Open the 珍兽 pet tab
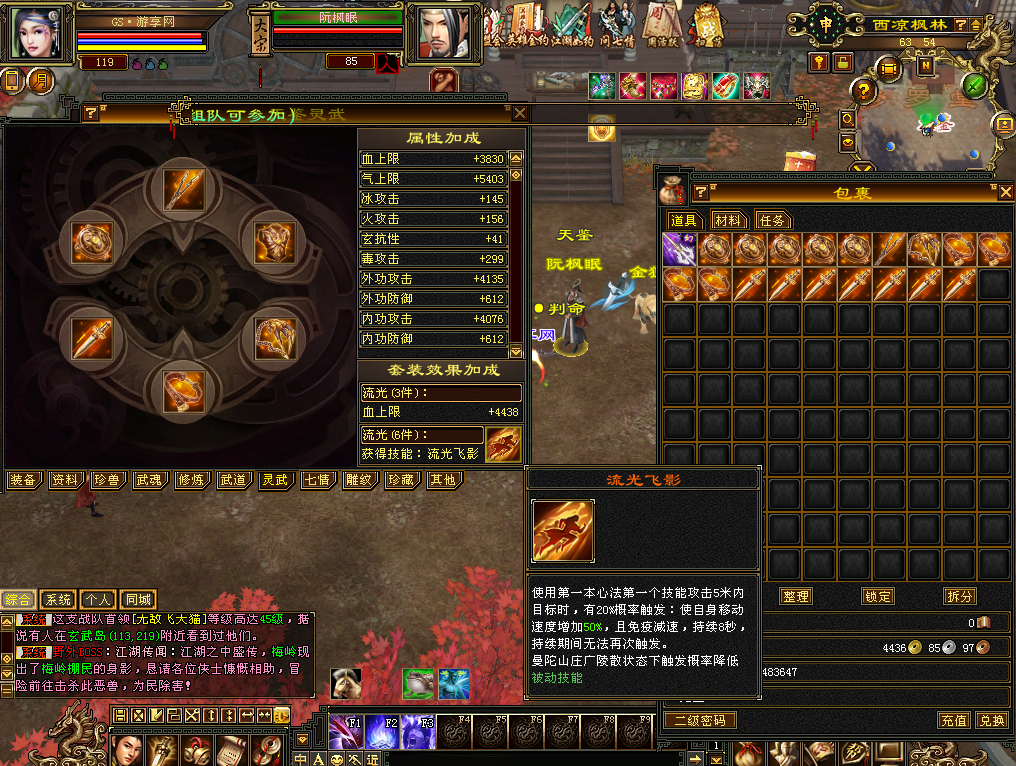 (107, 480)
